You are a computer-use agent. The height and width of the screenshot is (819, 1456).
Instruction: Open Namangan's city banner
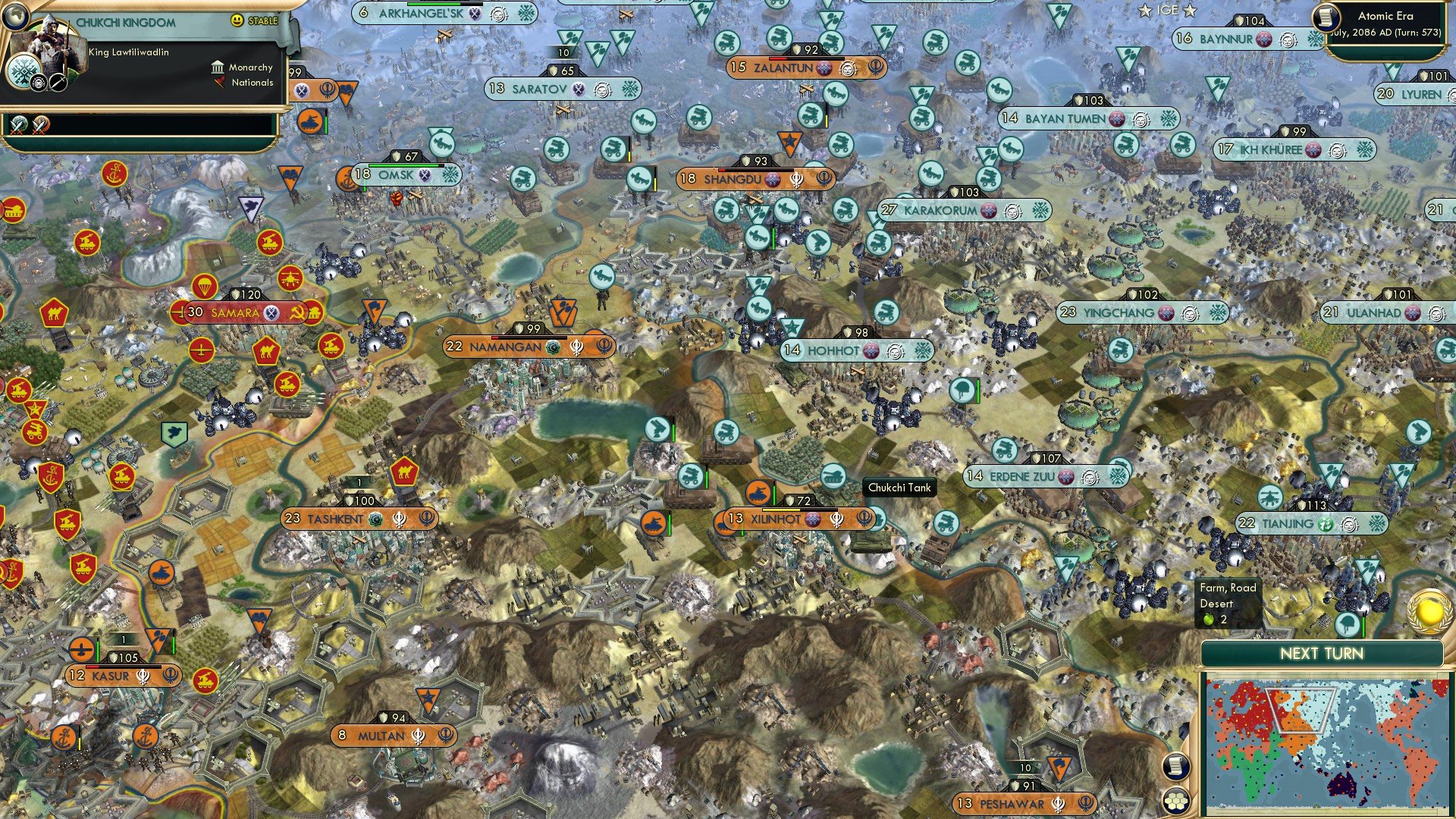click(x=504, y=346)
